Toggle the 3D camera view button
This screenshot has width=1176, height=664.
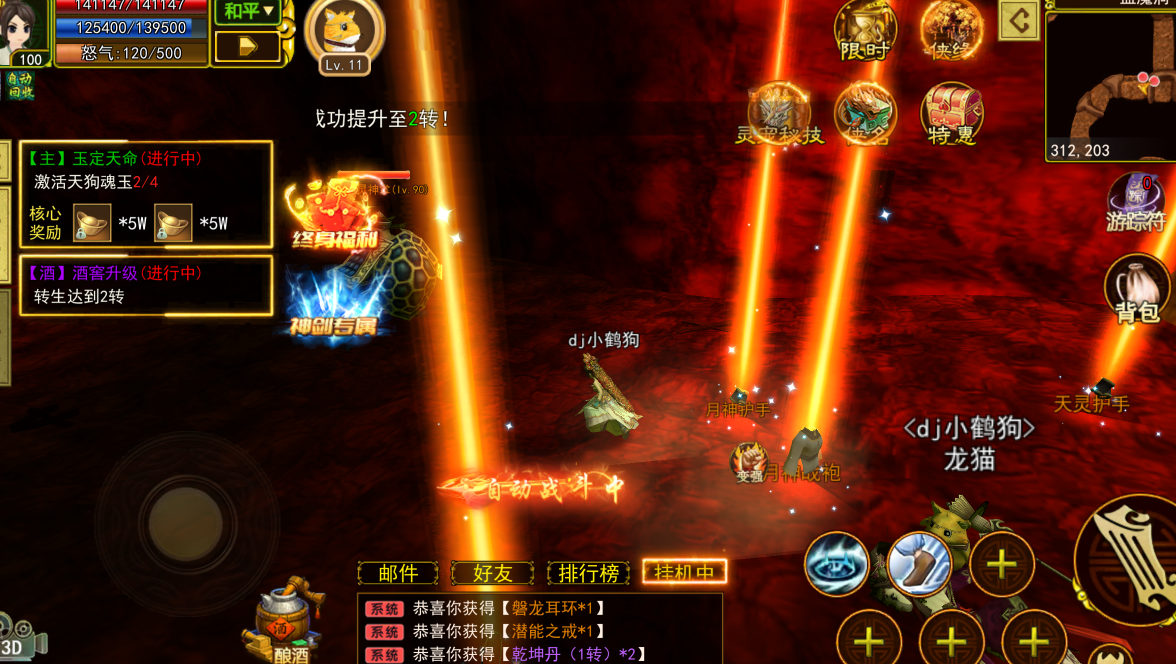[20, 638]
